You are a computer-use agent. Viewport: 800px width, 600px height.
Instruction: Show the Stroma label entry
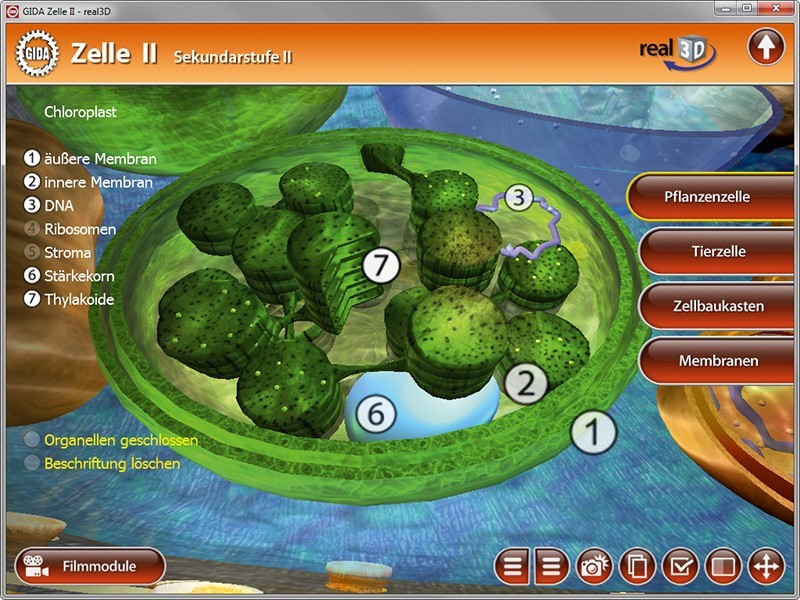coord(67,253)
